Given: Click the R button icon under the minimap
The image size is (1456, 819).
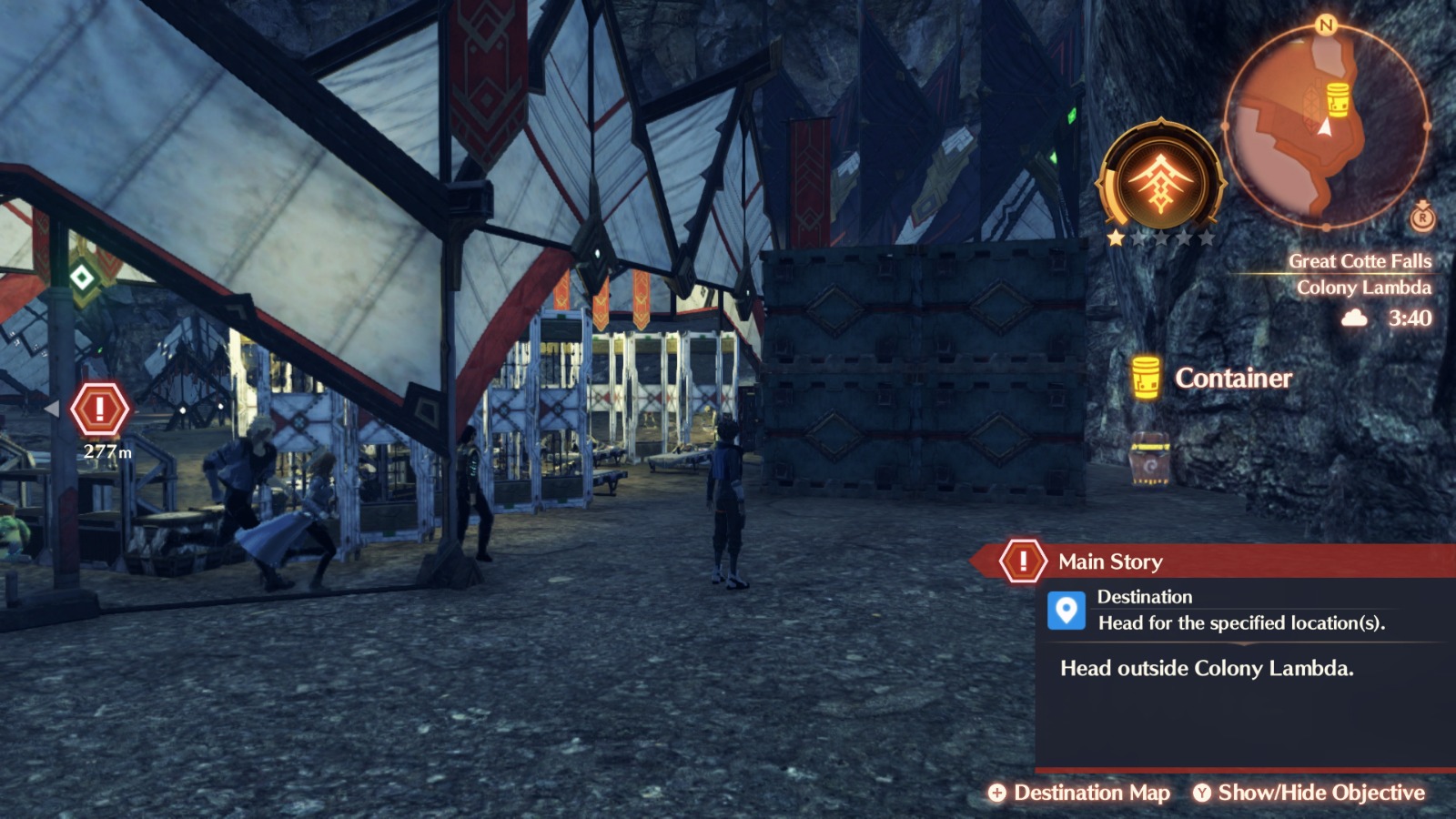Looking at the screenshot, I should 1423,218.
